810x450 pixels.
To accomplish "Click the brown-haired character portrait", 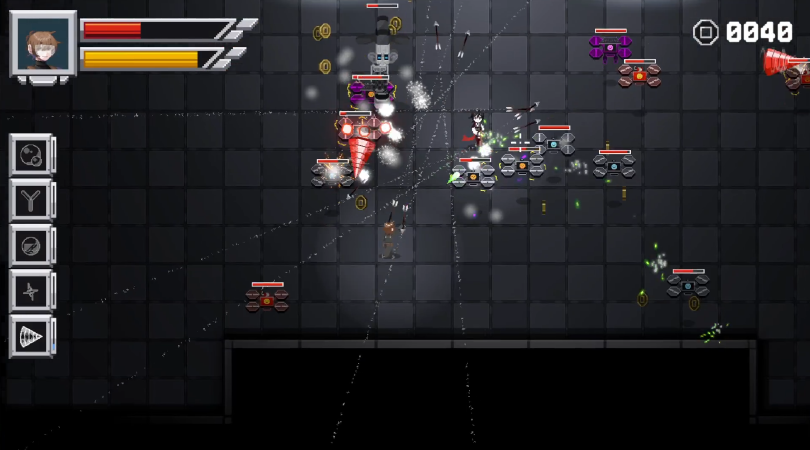I will pos(43,45).
